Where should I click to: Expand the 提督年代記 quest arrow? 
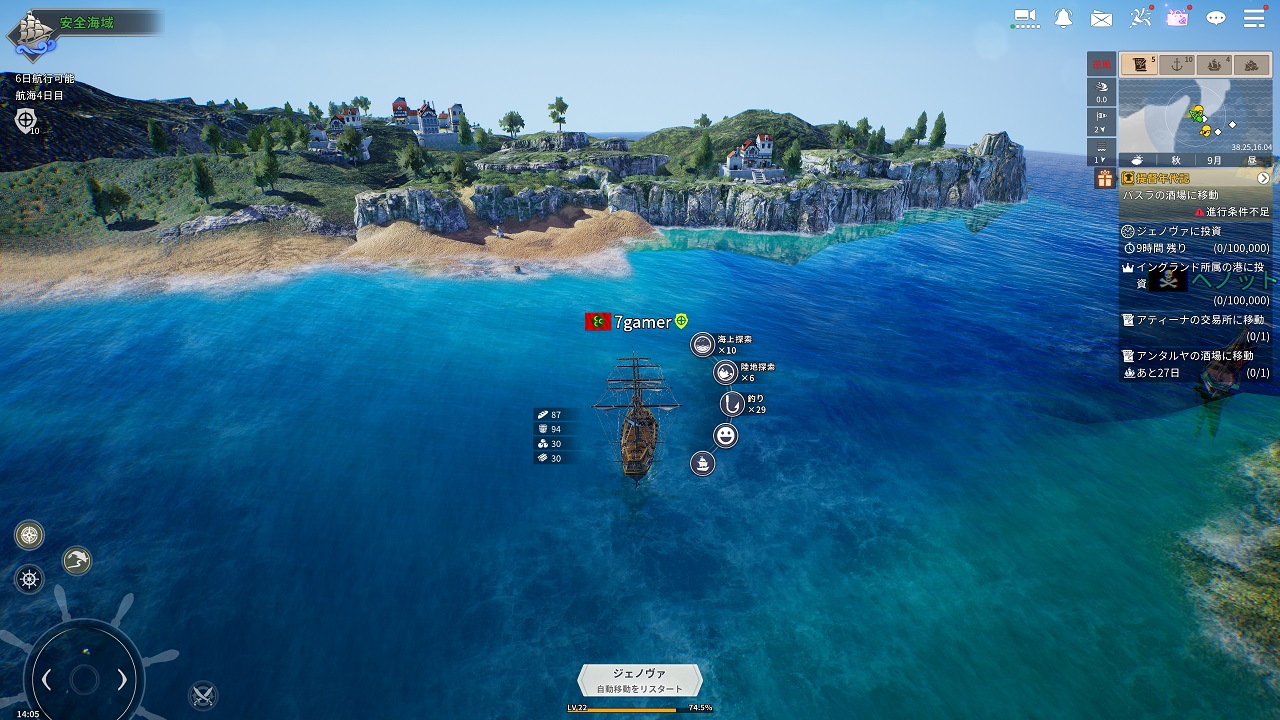(x=1263, y=178)
